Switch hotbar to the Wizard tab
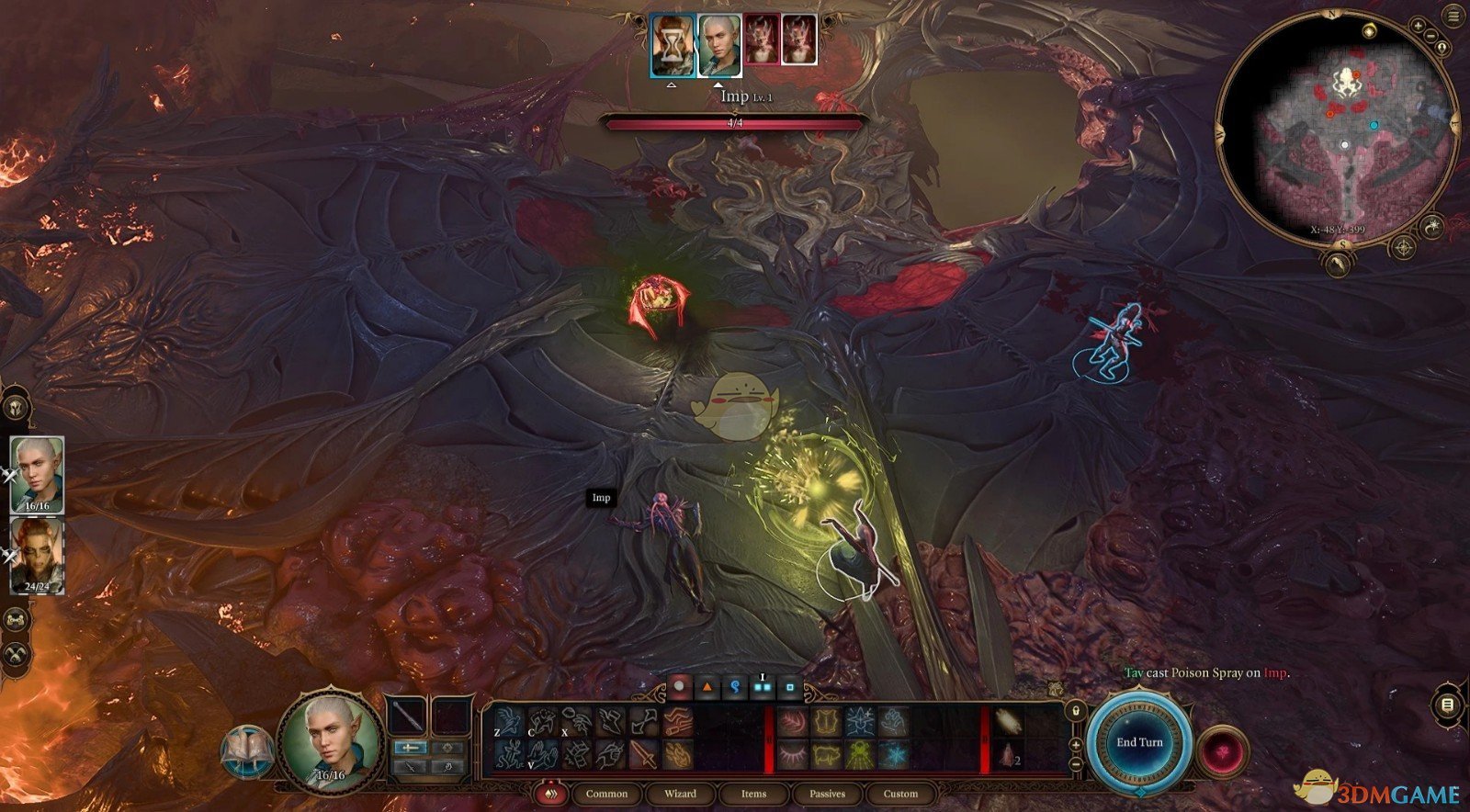Screen dimensions: 1470x812 (680, 794)
